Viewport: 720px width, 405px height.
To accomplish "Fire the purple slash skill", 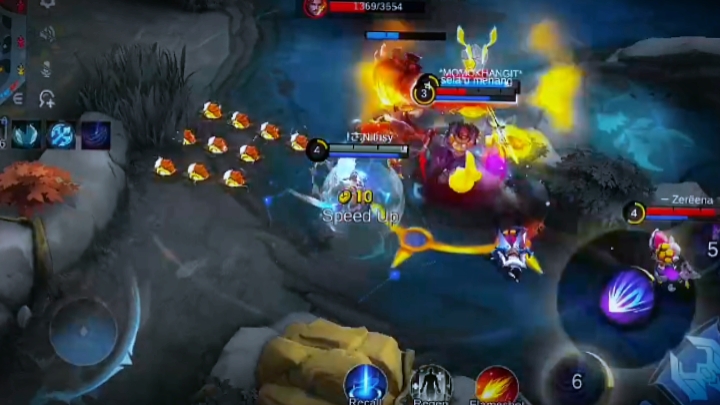I will (x=627, y=298).
